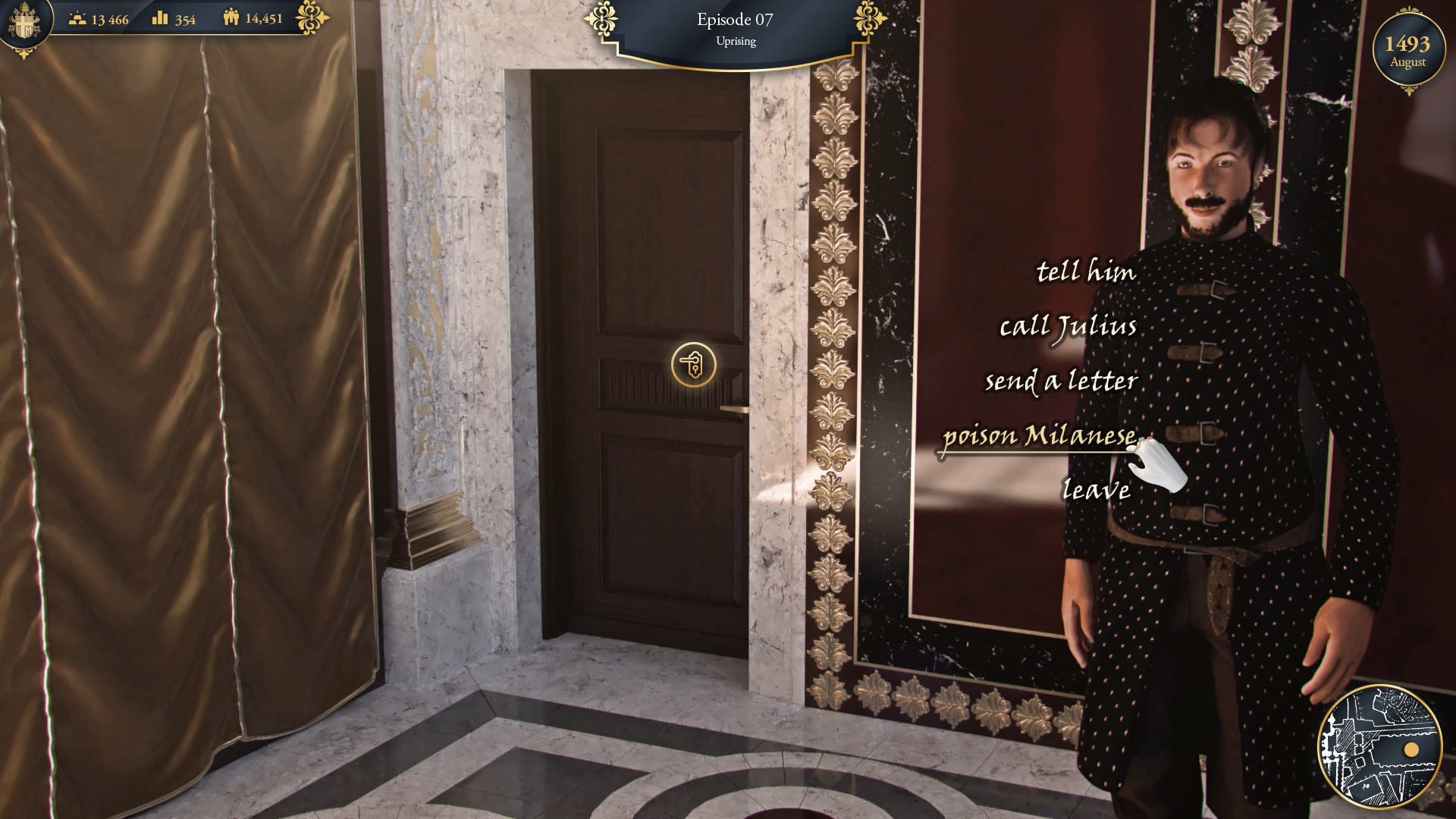Viewport: 1456px width, 819px height.
Task: Choose "poison Milanese" dialogue choice
Action: [x=1039, y=436]
